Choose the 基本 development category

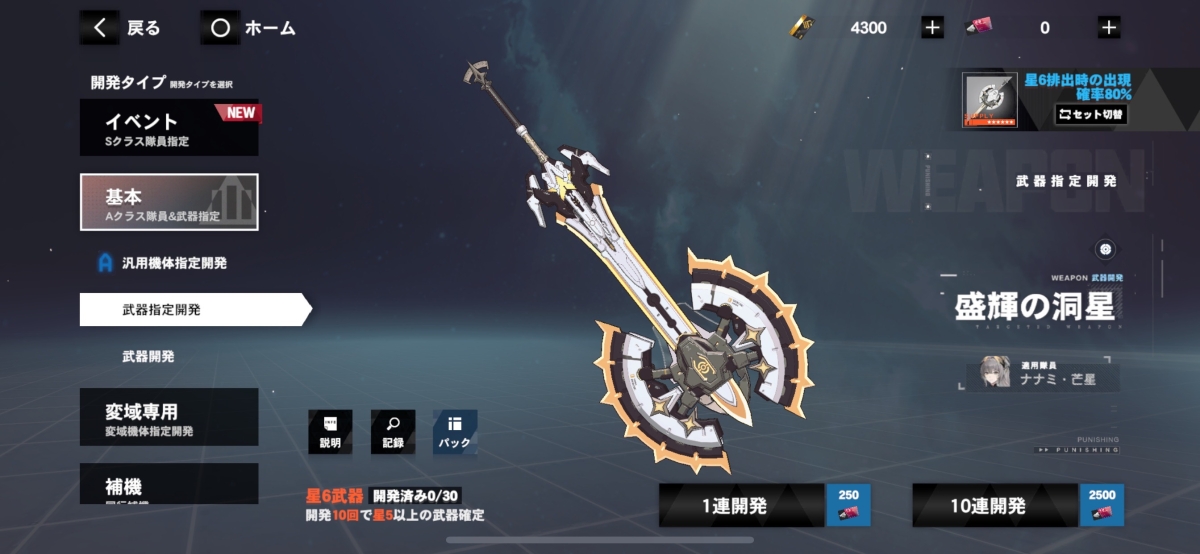(169, 202)
